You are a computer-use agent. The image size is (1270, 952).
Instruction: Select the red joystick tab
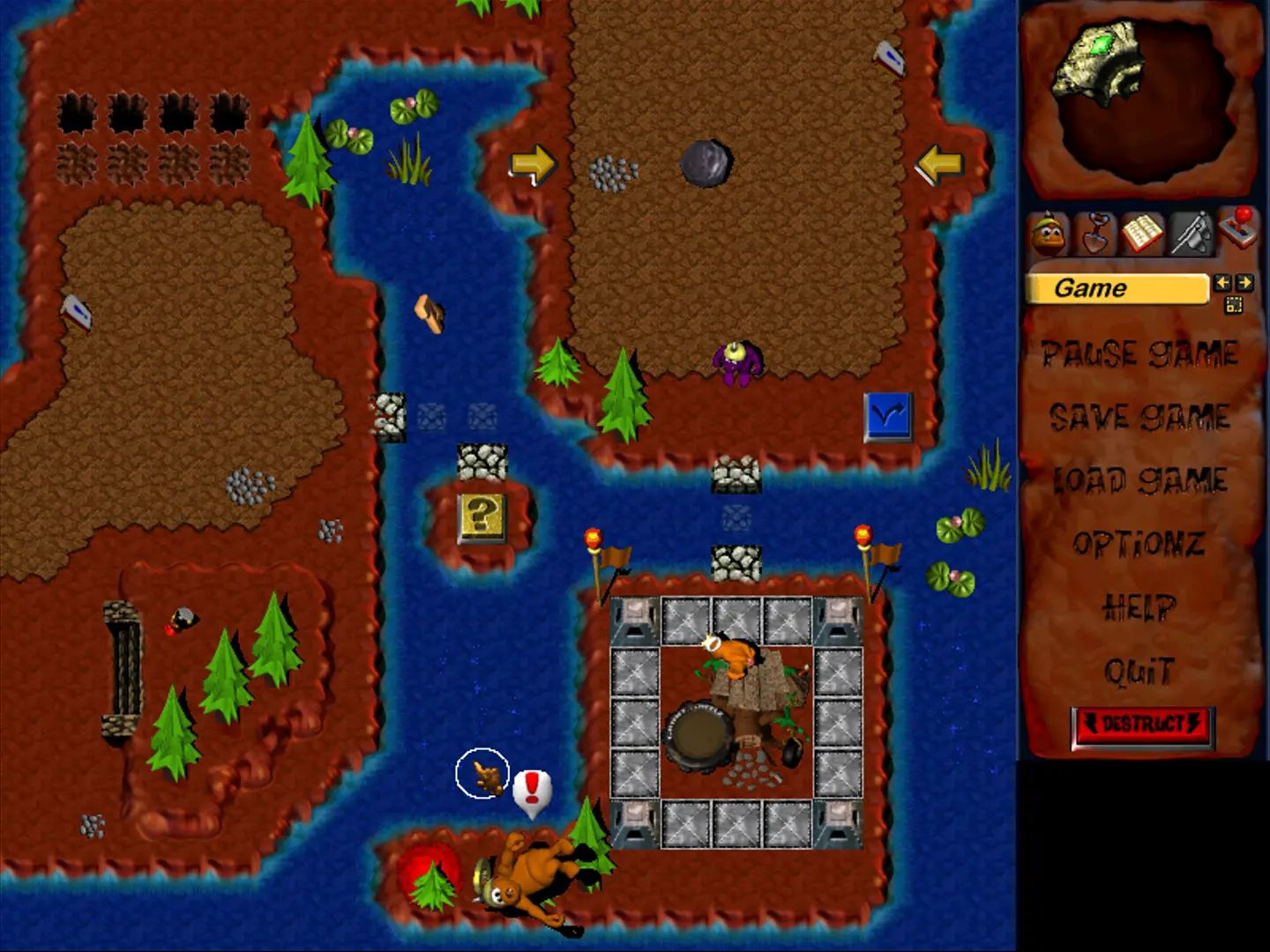(1238, 229)
